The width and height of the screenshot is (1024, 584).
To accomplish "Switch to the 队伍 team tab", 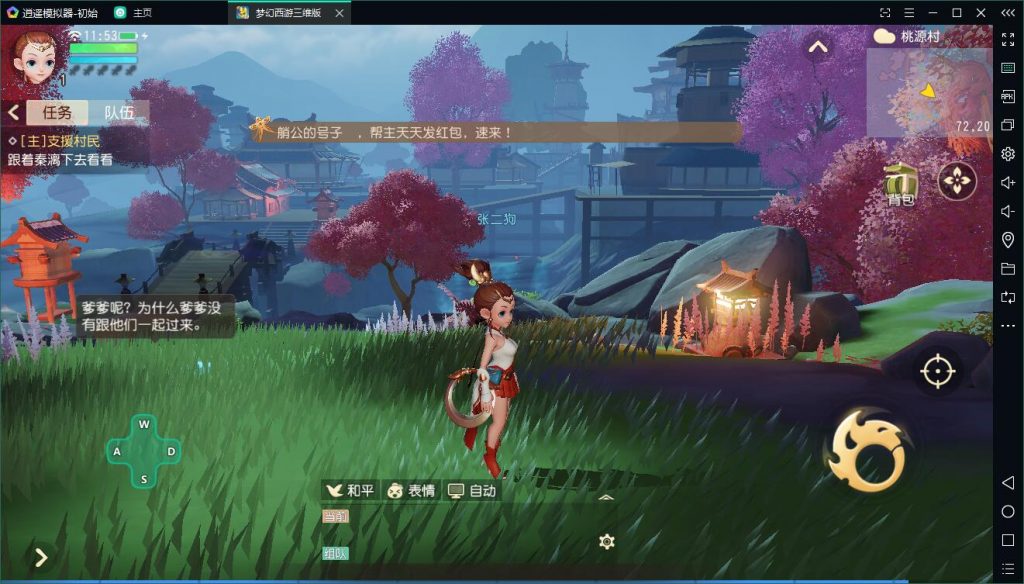I will click(x=119, y=112).
